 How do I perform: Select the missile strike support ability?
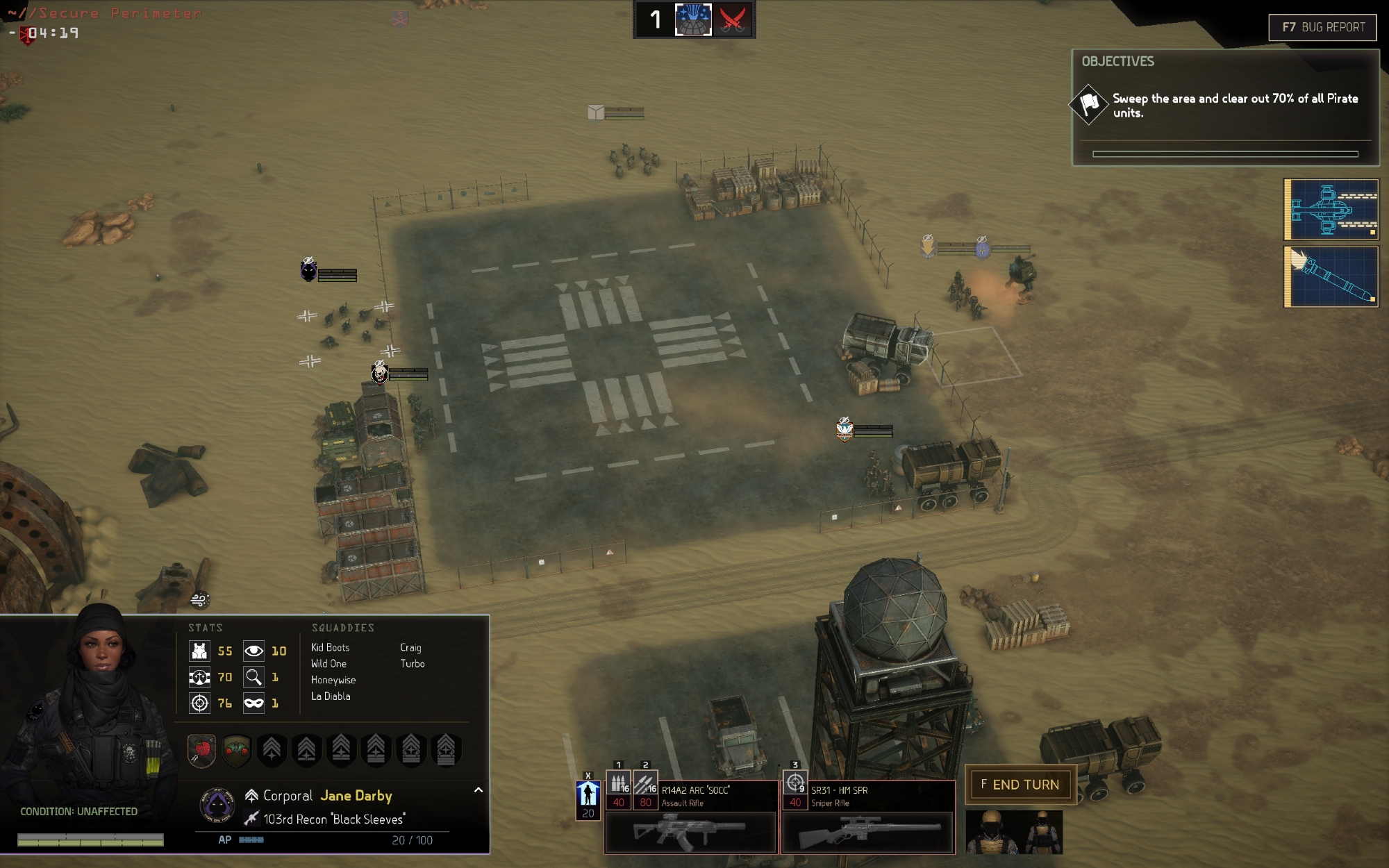point(1331,276)
